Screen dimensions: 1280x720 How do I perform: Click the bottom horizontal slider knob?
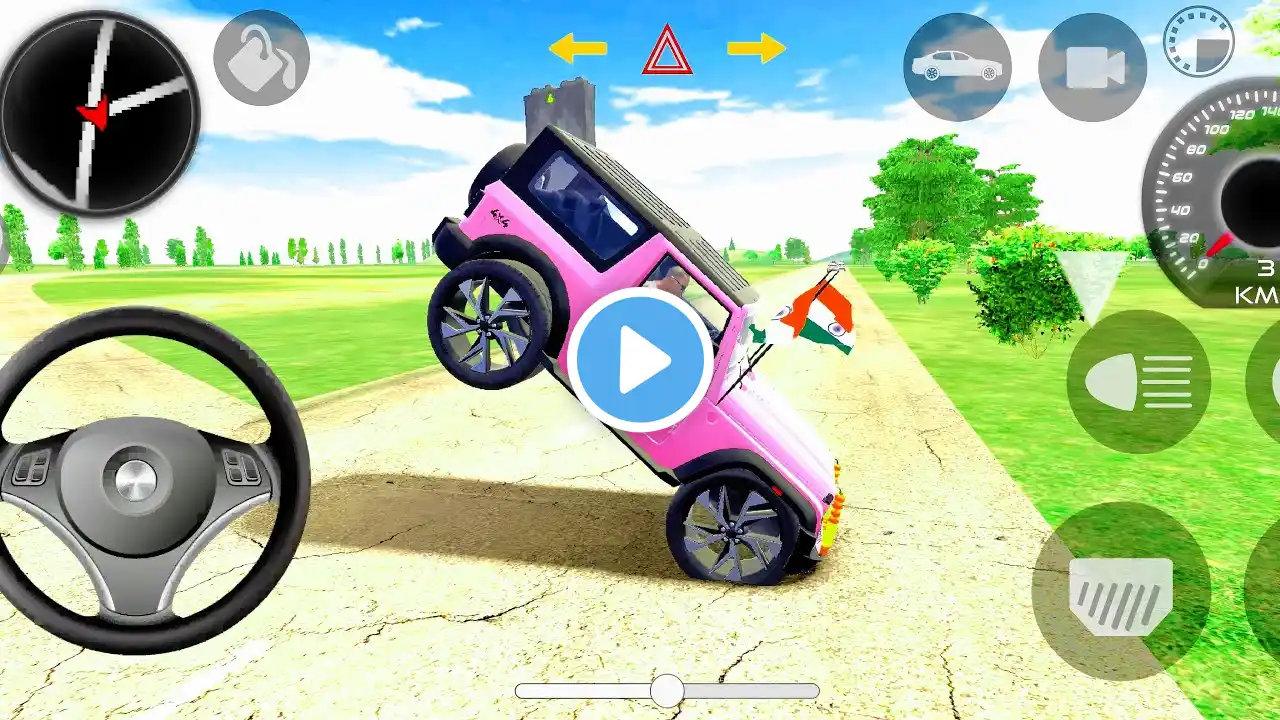pos(666,690)
